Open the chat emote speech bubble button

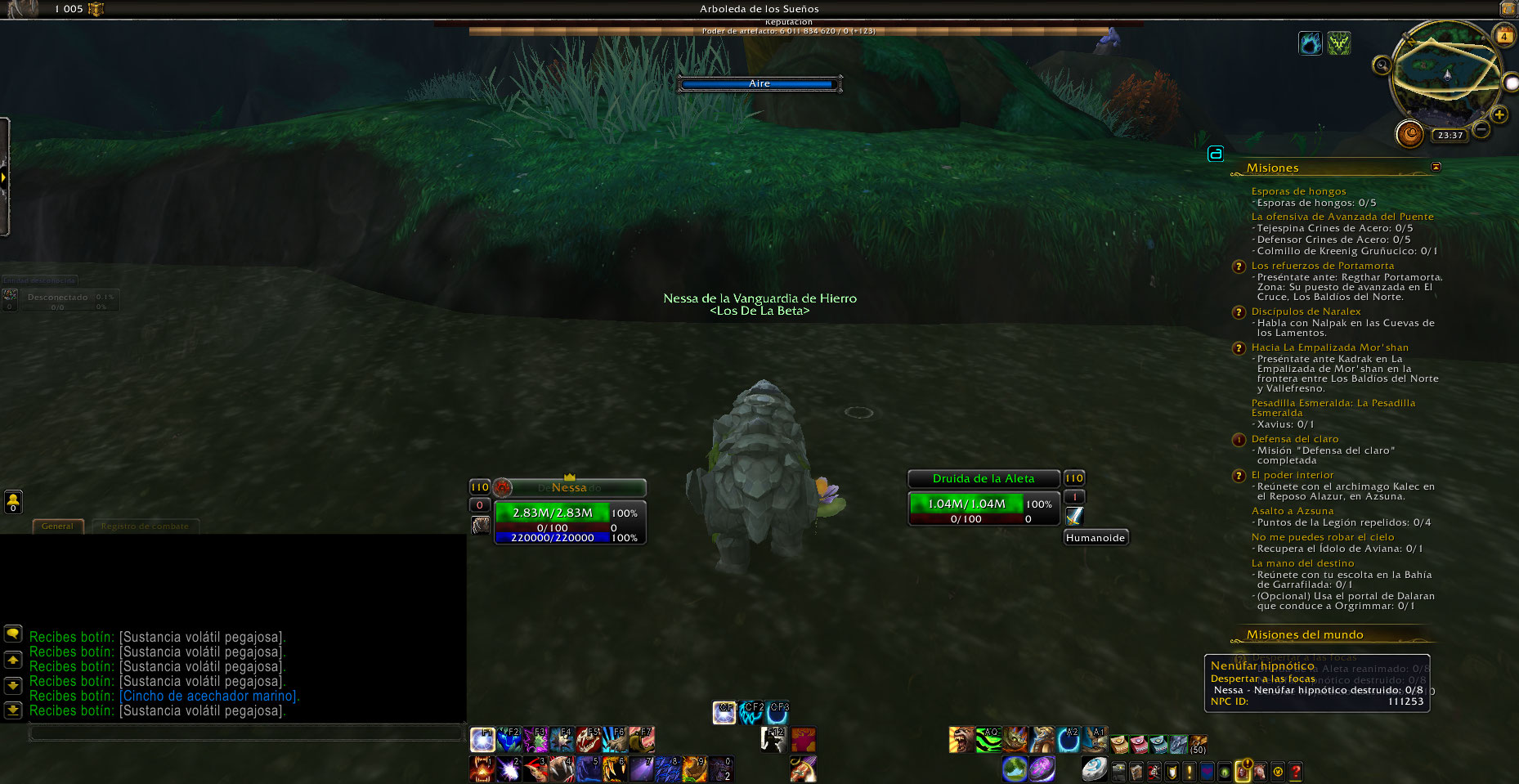click(x=13, y=634)
